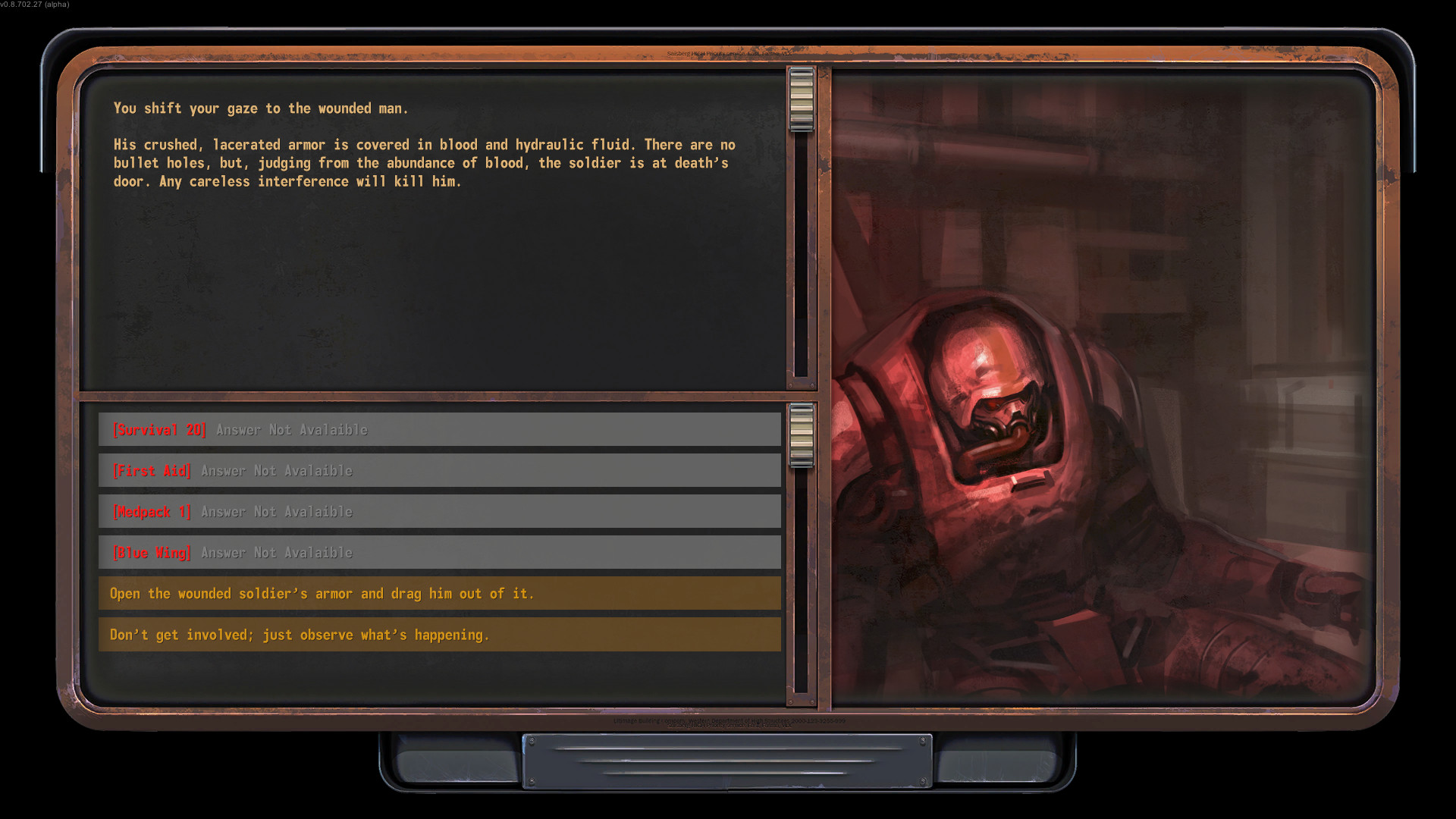Select the [Survival 20] dialogue option
1456x819 pixels.
(x=440, y=429)
